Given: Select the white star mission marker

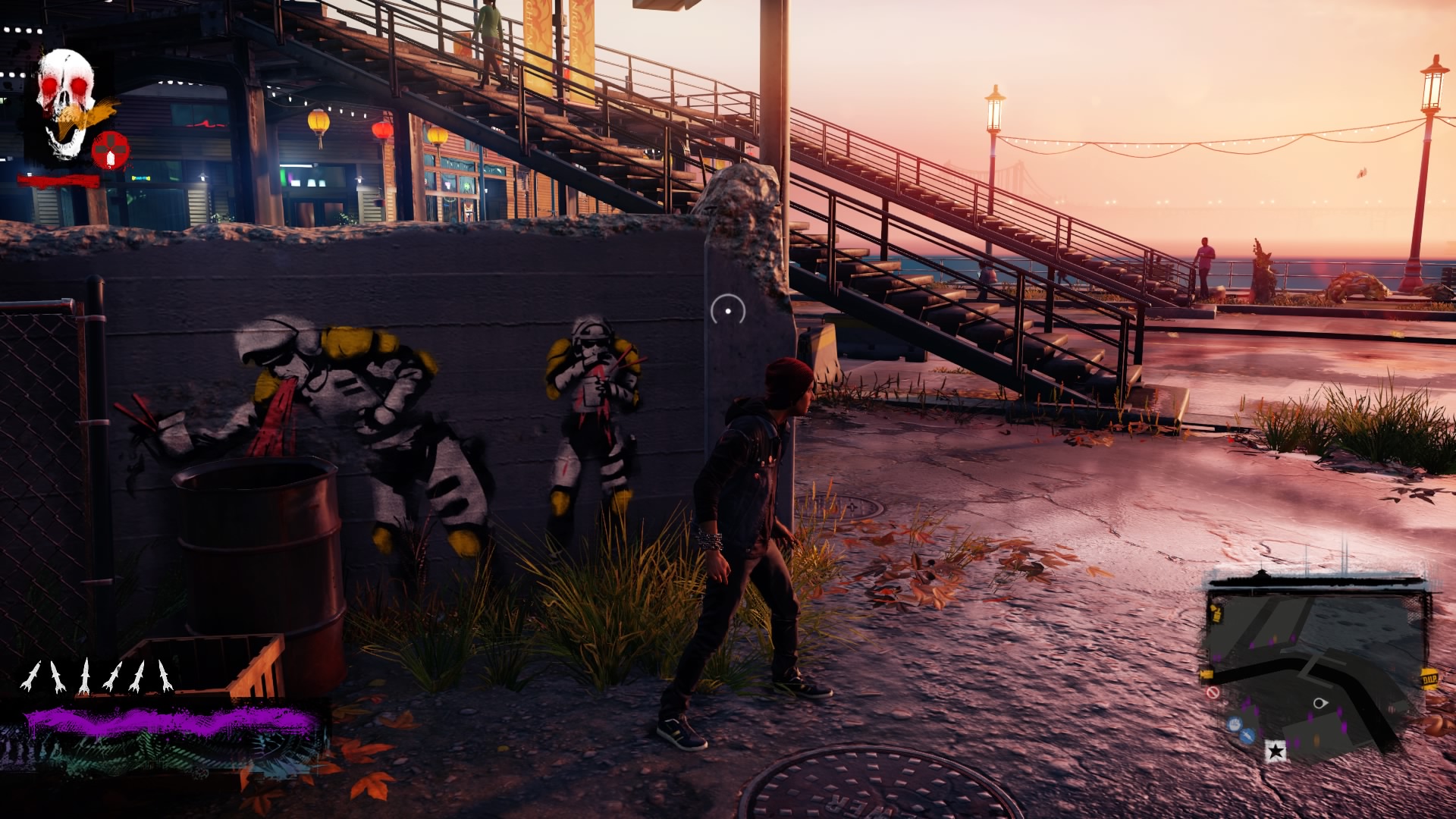Looking at the screenshot, I should (1276, 751).
